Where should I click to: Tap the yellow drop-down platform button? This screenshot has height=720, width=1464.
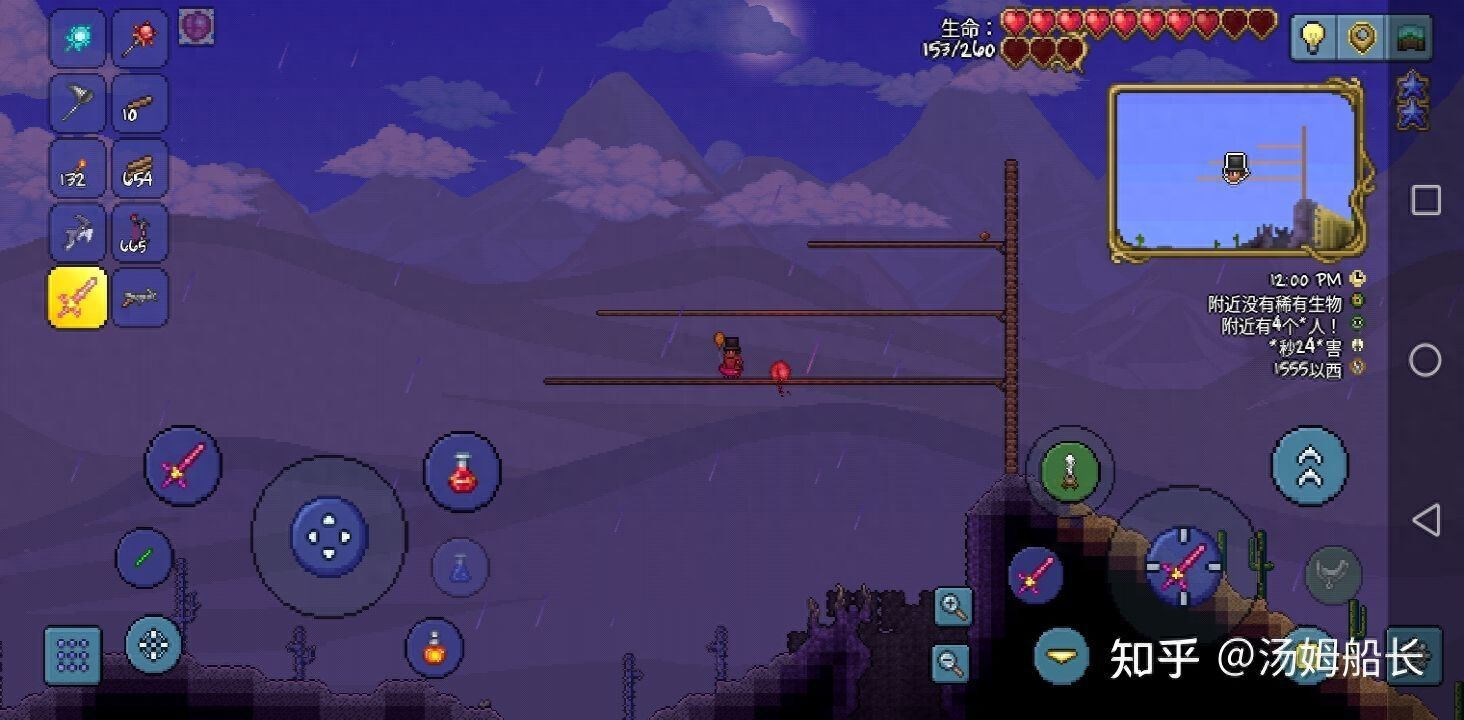[1062, 655]
